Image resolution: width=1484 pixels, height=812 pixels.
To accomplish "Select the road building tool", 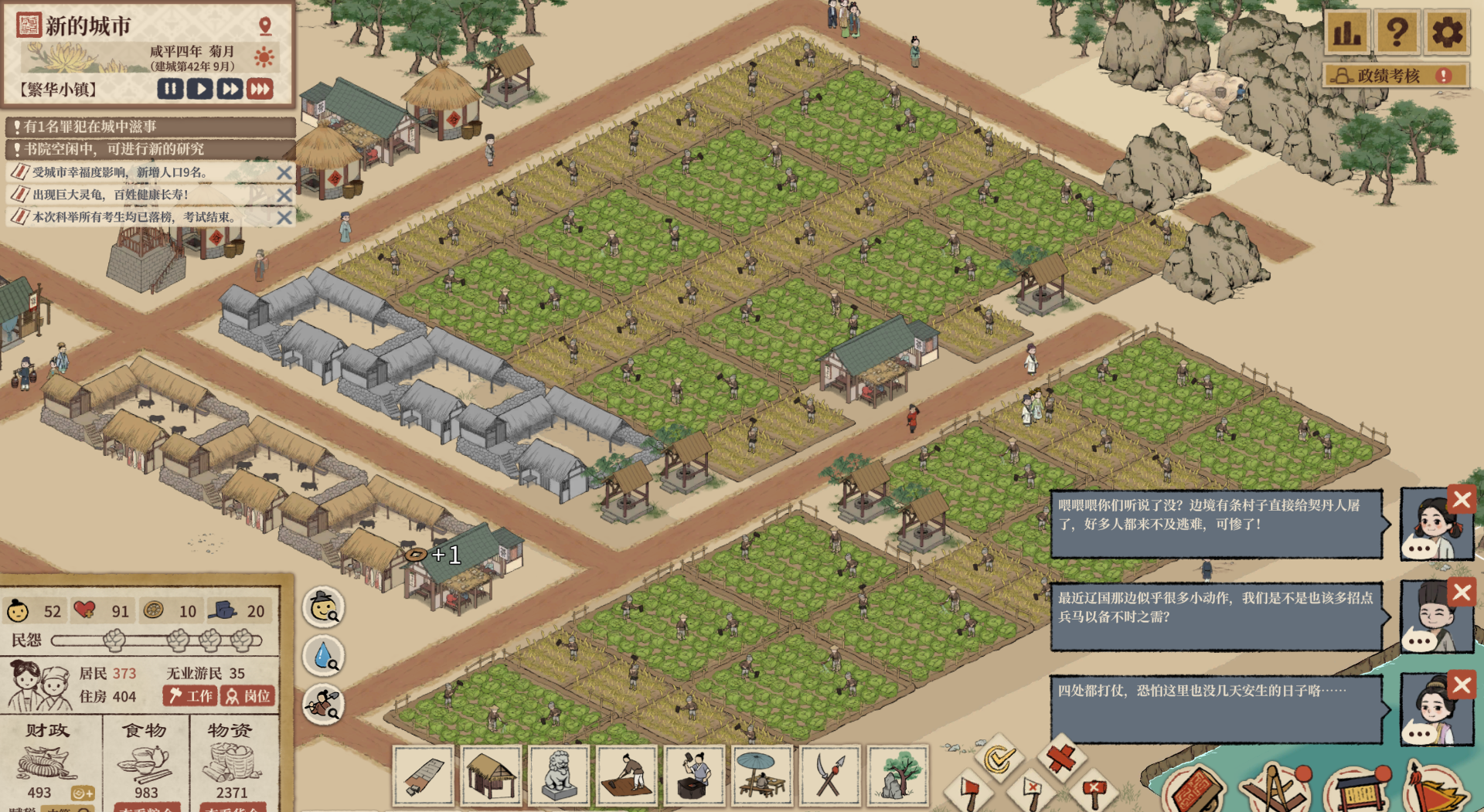I will [x=423, y=775].
